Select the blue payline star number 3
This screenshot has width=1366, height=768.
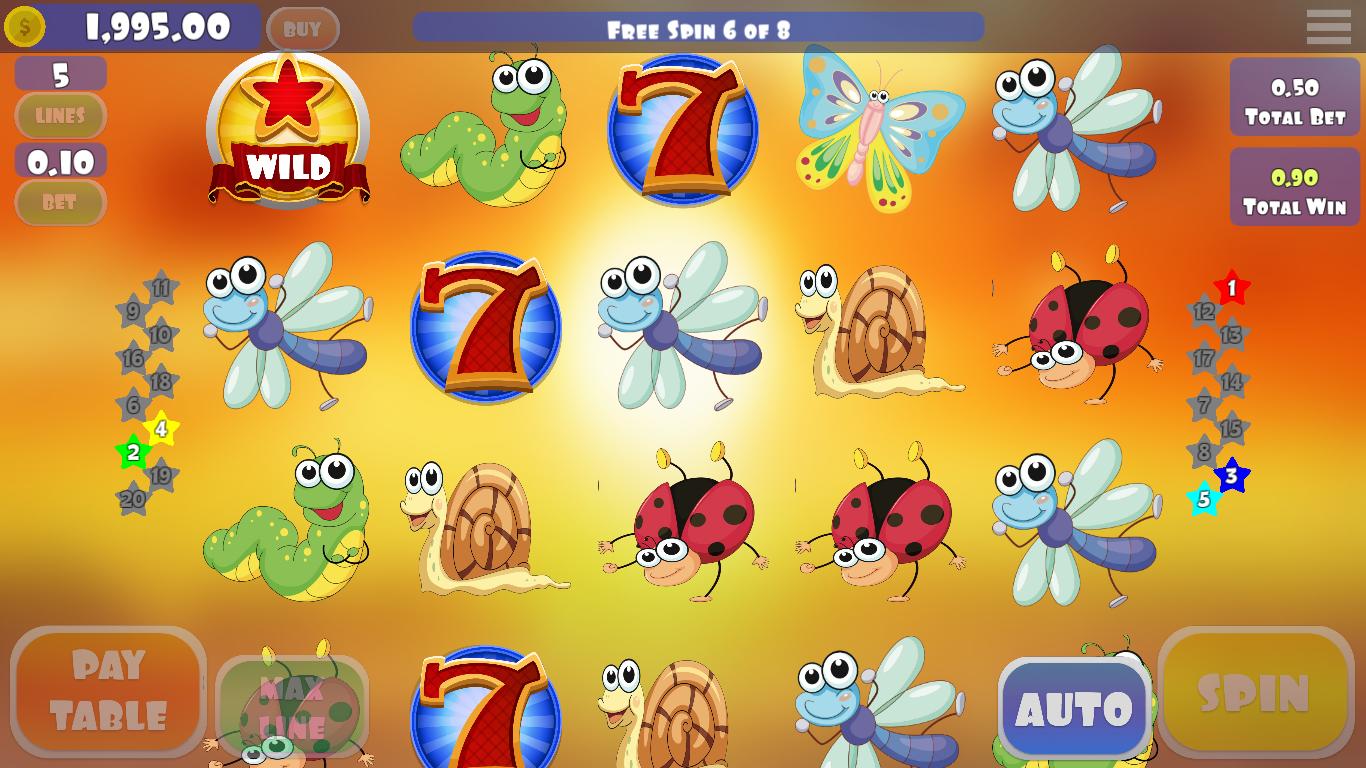(x=1233, y=475)
